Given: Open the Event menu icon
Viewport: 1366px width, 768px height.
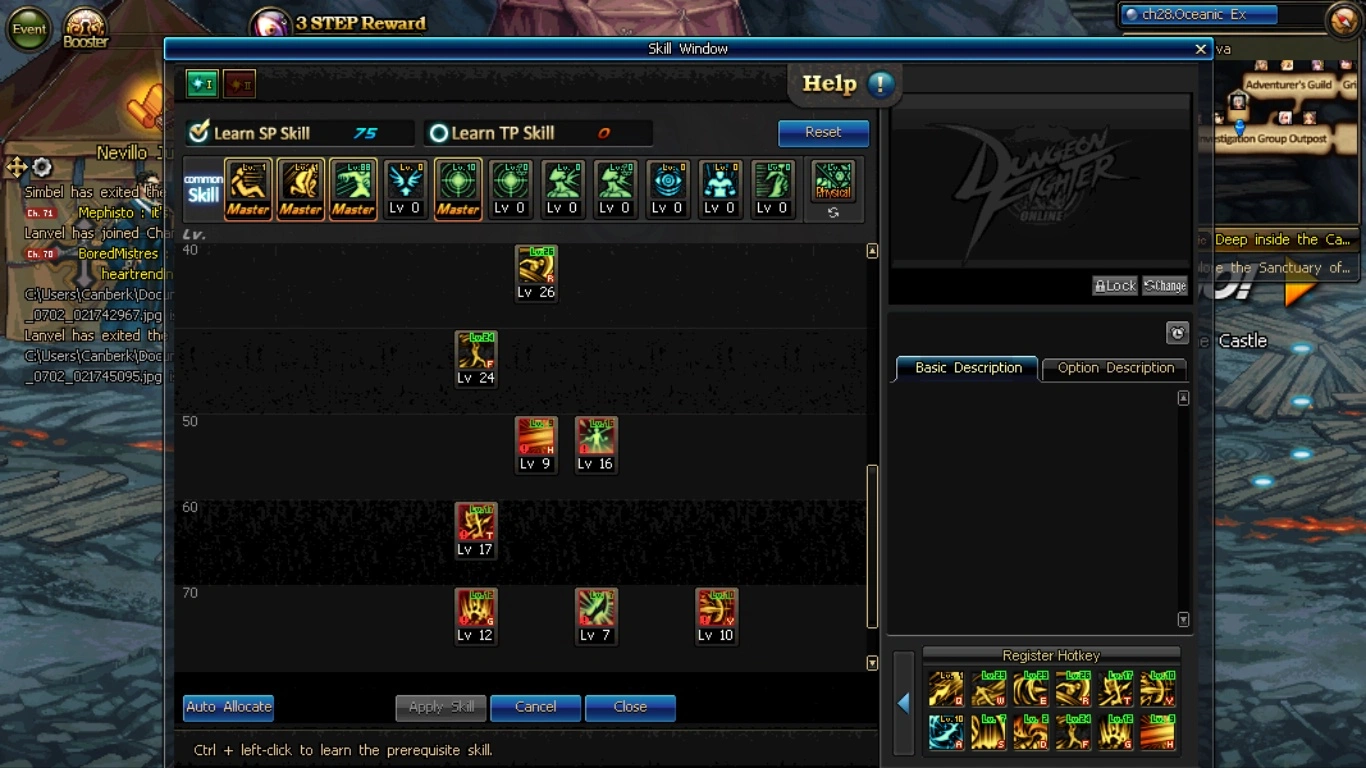Looking at the screenshot, I should [29, 29].
